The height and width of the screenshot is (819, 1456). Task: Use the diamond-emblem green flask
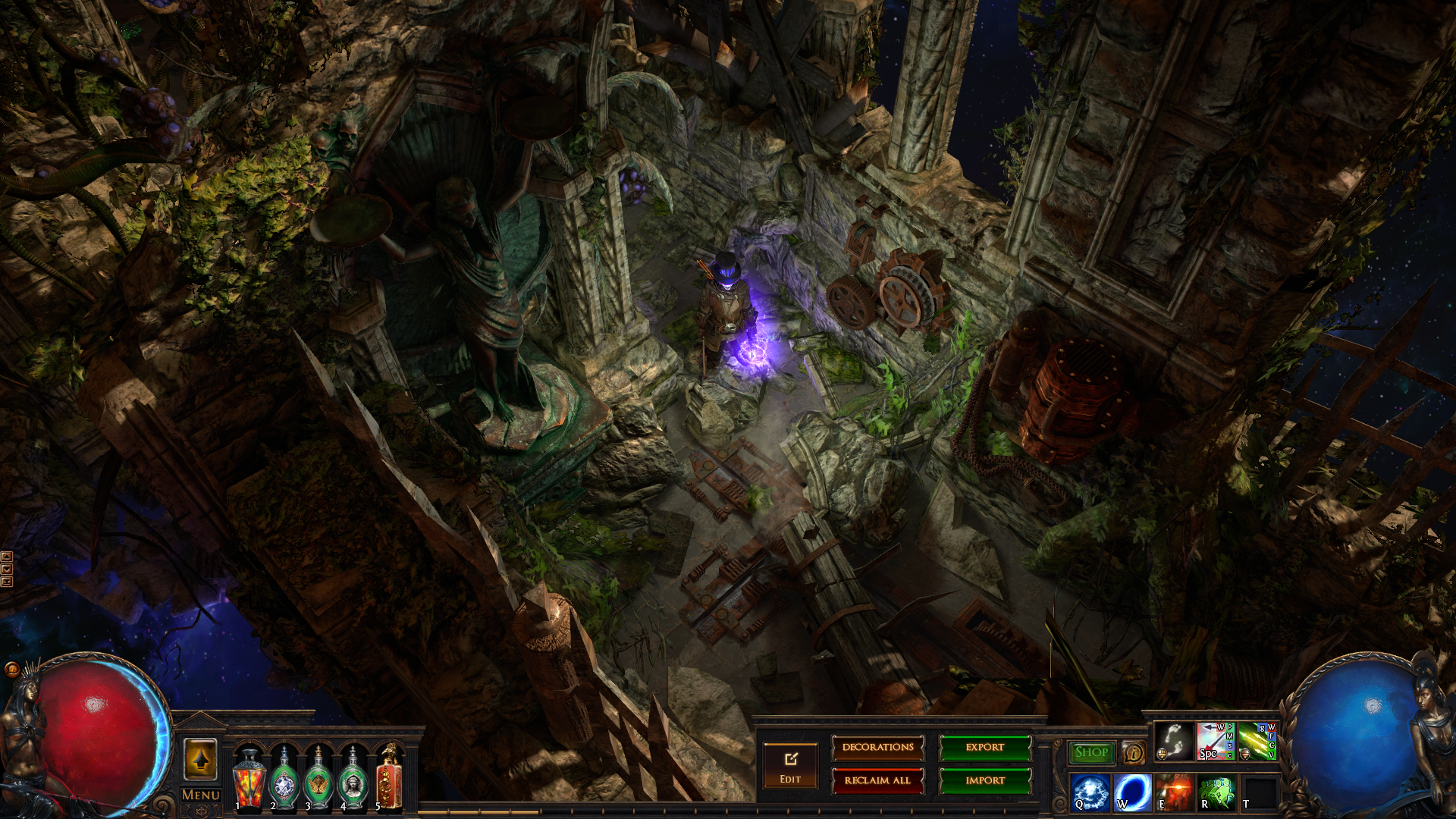pyautogui.click(x=284, y=780)
